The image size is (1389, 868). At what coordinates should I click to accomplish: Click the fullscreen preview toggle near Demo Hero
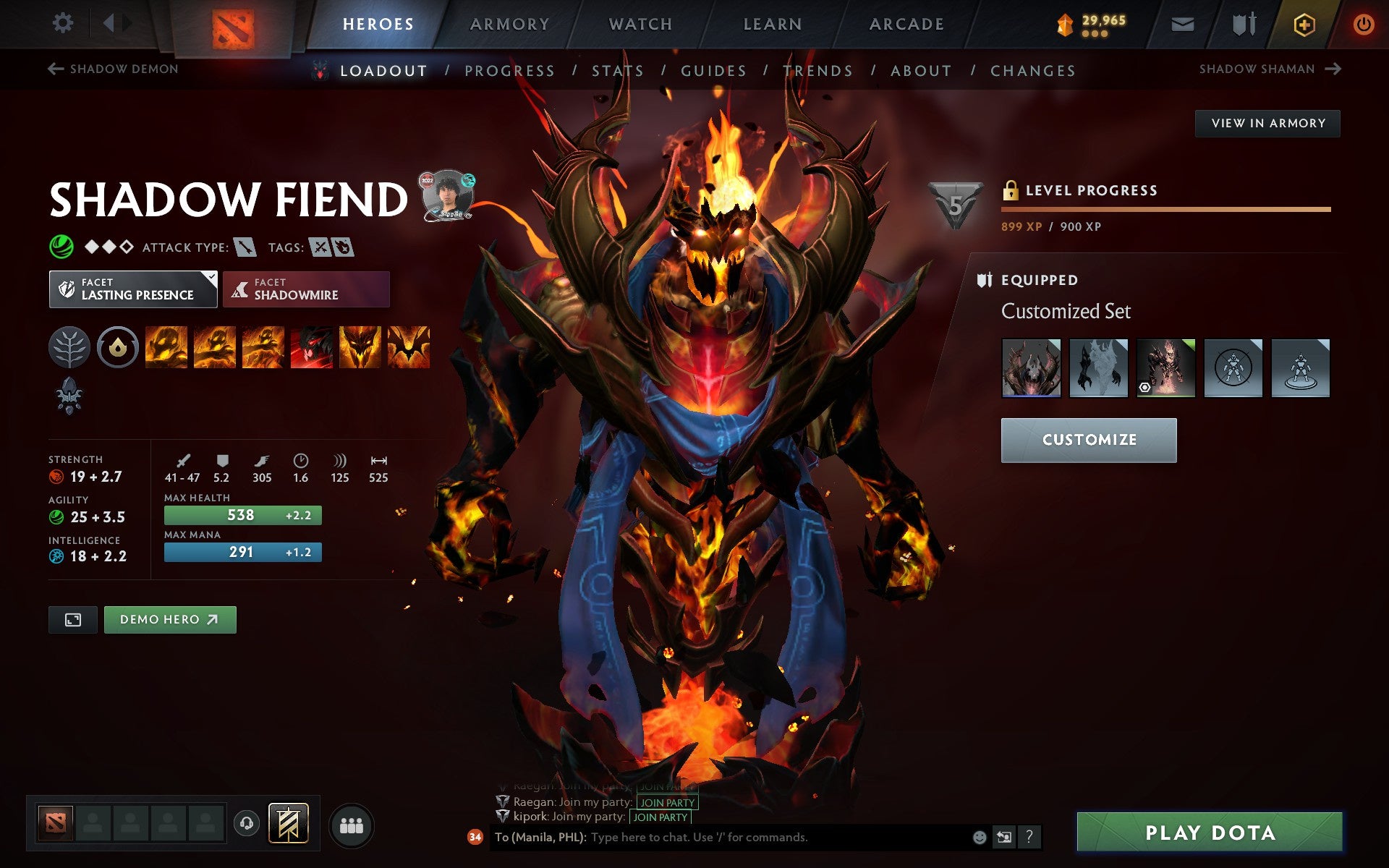72,620
